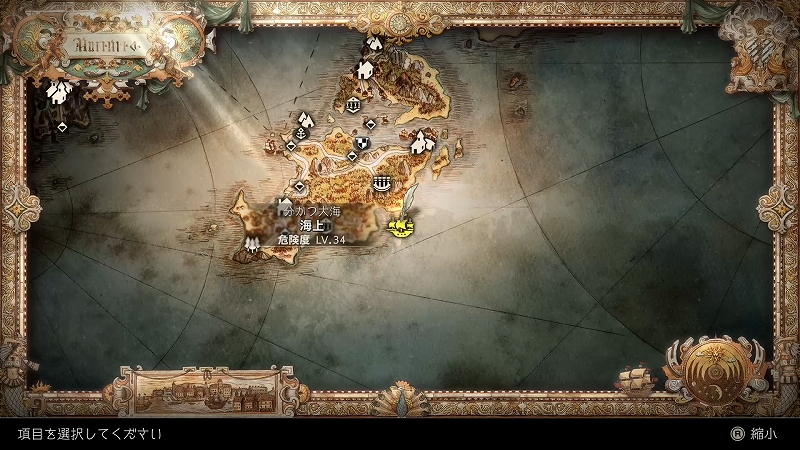This screenshot has width=800, height=450.
Task: Select the diamond marker on the dark western landmass
Action: 62,127
